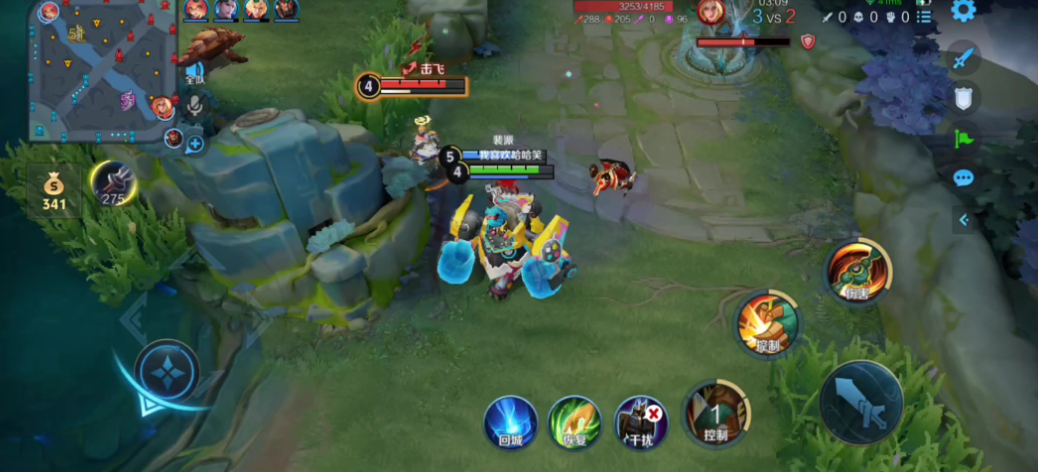
Task: Hit the sword basic attack button
Action: (x=861, y=401)
